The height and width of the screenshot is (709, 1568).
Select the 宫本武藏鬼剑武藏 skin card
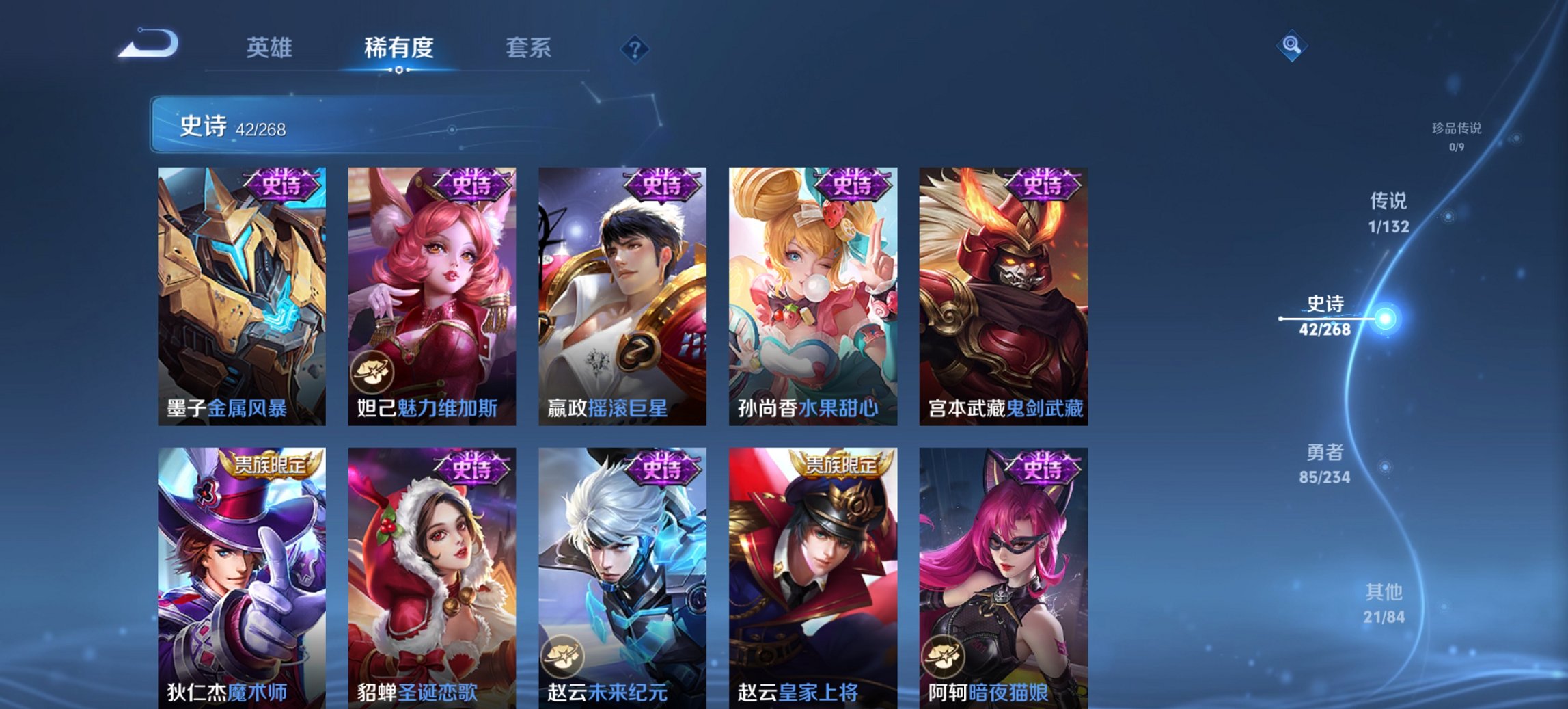1006,294
